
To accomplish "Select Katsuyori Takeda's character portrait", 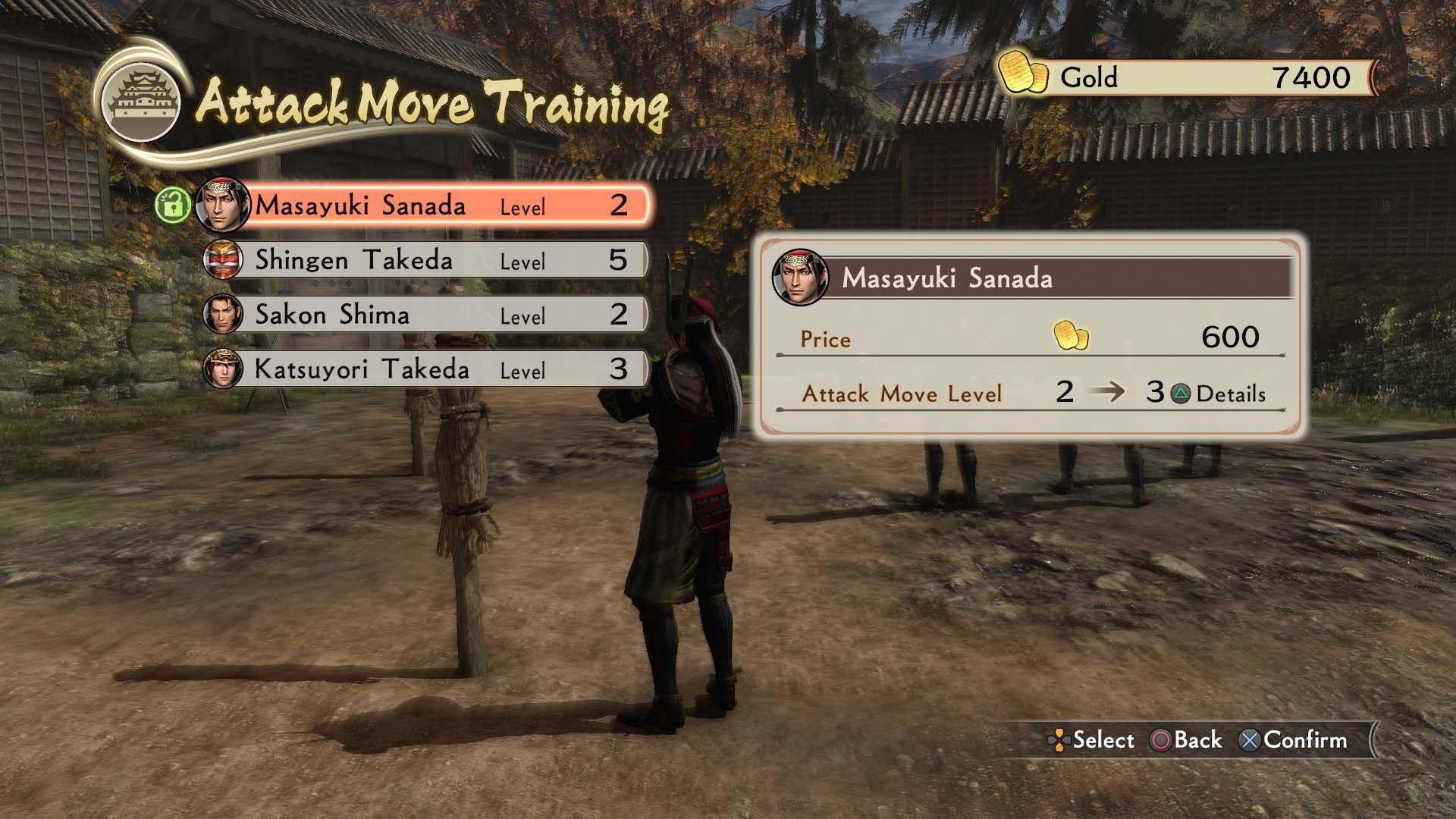I will [x=223, y=370].
